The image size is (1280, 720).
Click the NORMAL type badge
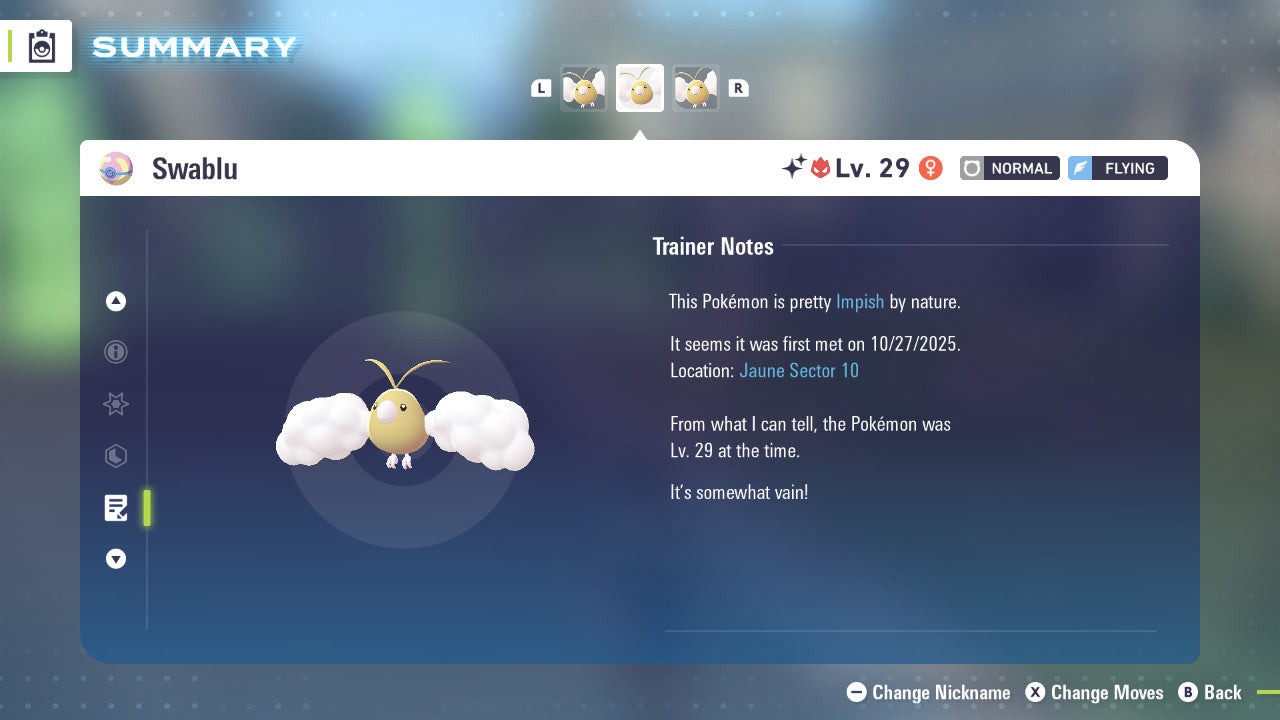[1009, 168]
